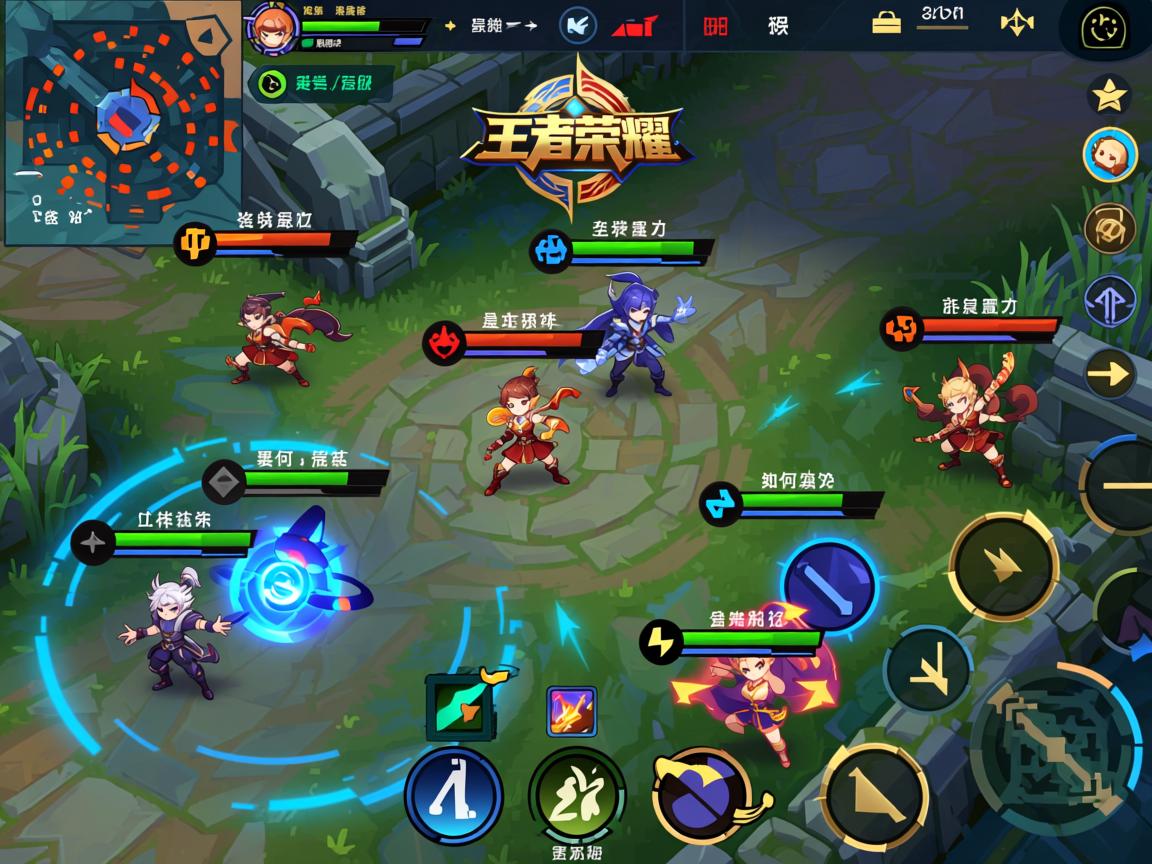Click the green-labelled button beside the minimap

pos(319,83)
